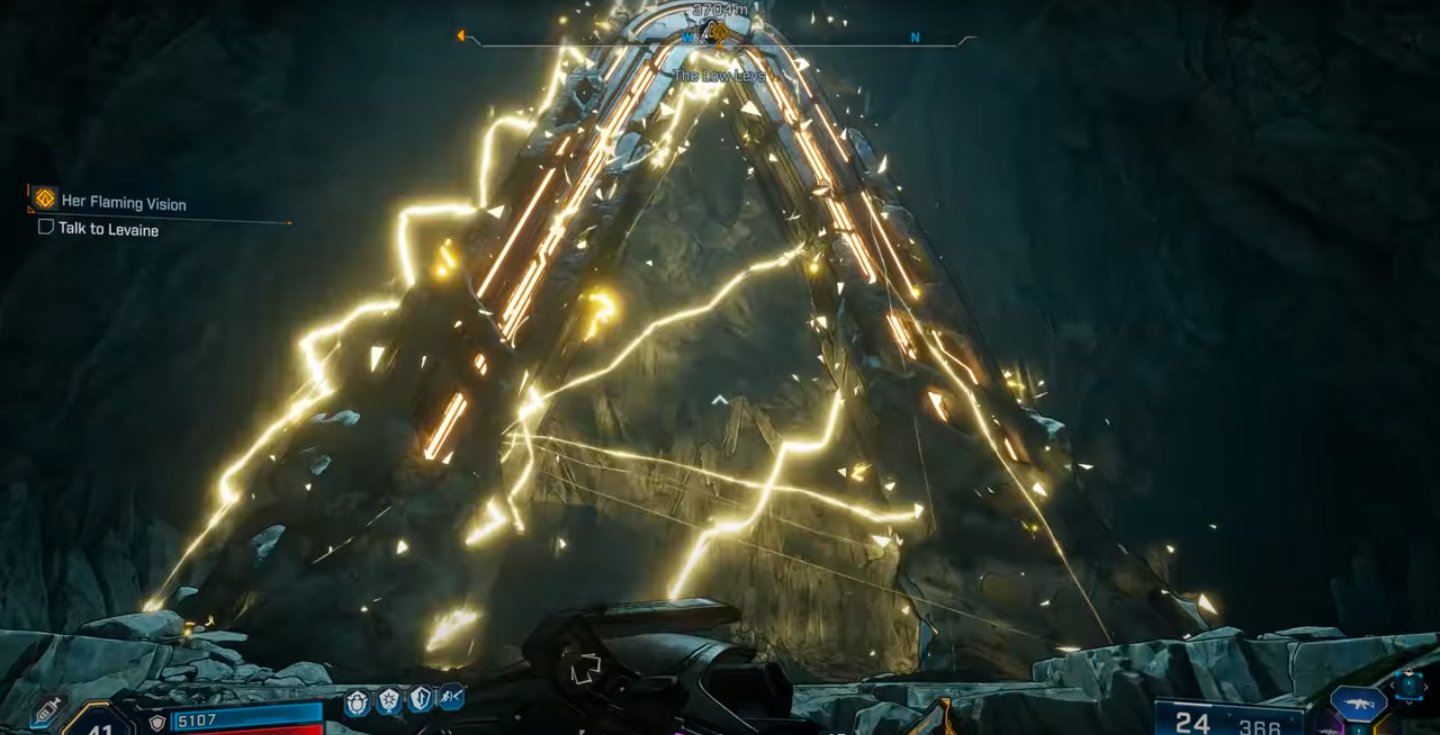
Task: Click the turtle shell buff icon
Action: pos(358,702)
